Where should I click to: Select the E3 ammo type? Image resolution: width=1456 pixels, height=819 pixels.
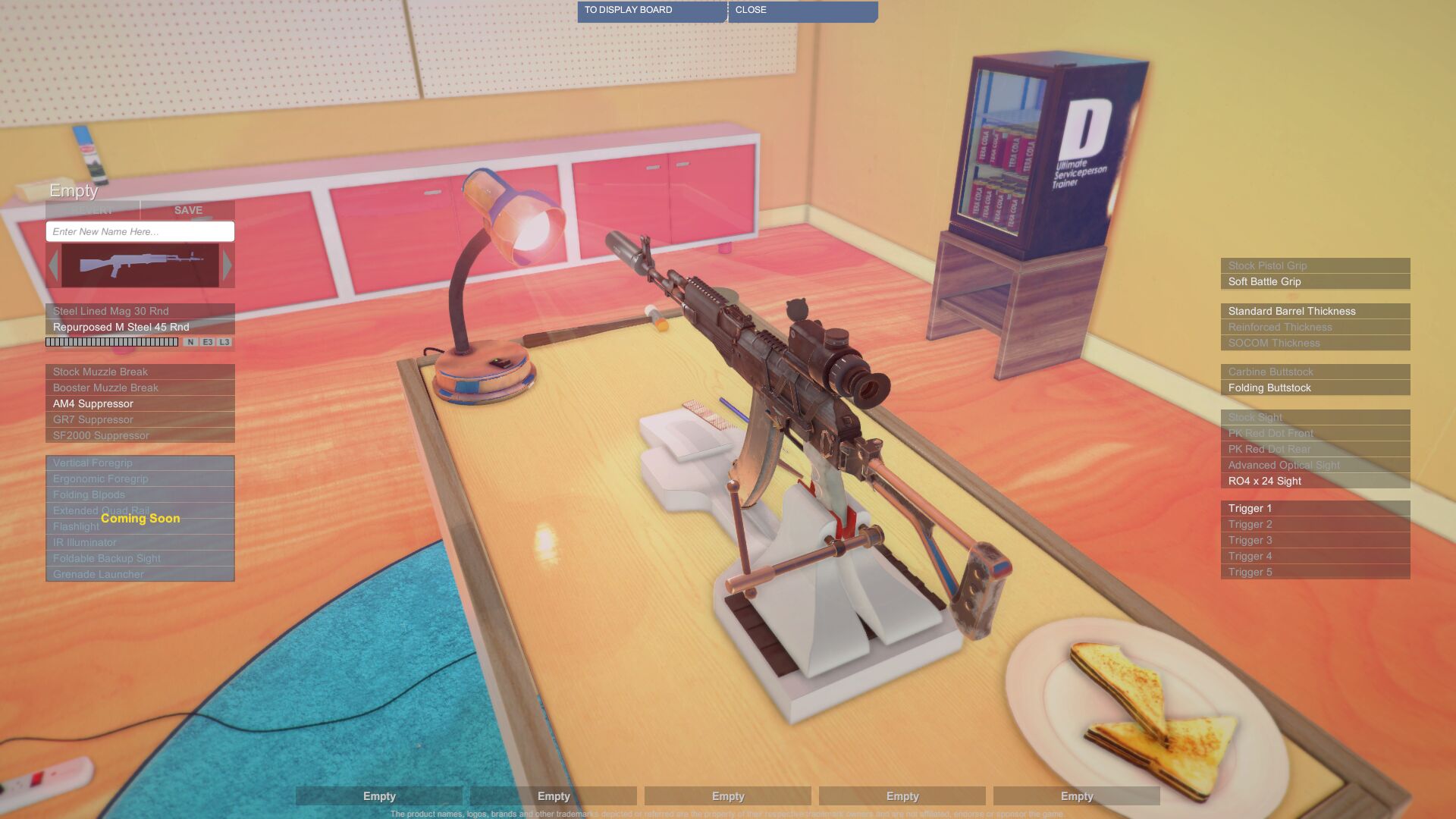[x=206, y=342]
